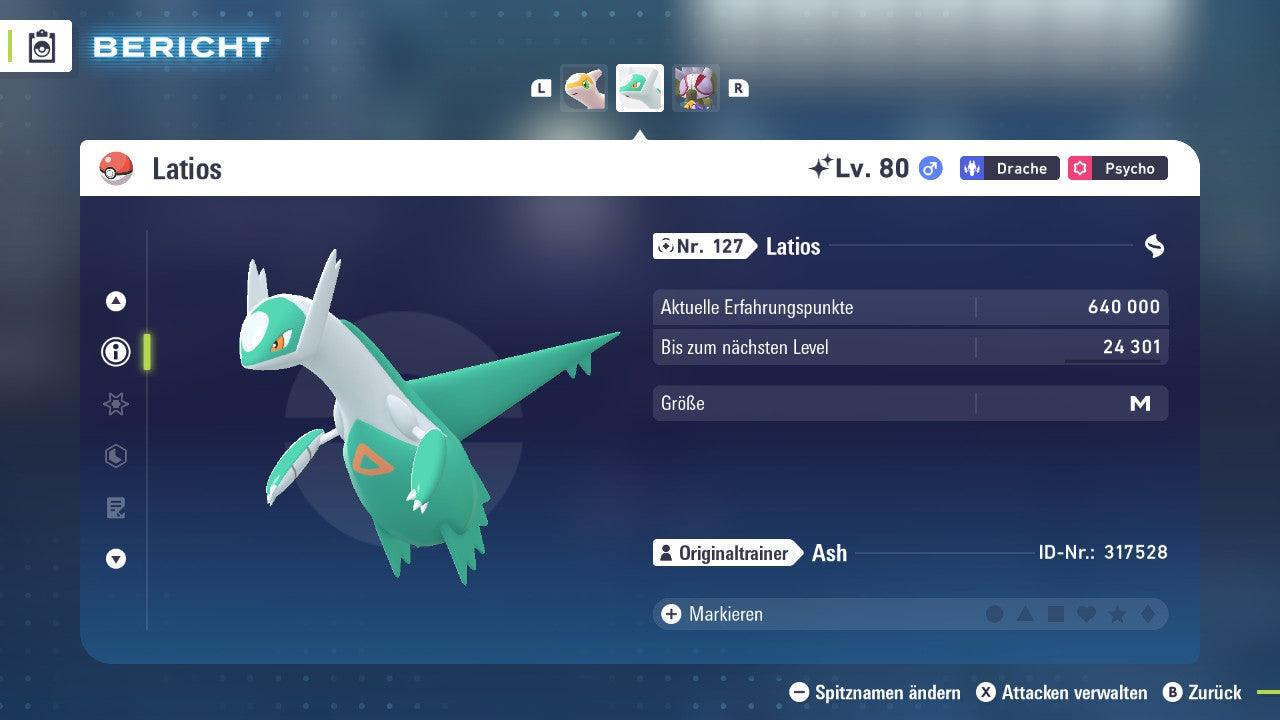This screenshot has width=1280, height=720.
Task: Select the star-shaped moves page icon
Action: (x=115, y=404)
